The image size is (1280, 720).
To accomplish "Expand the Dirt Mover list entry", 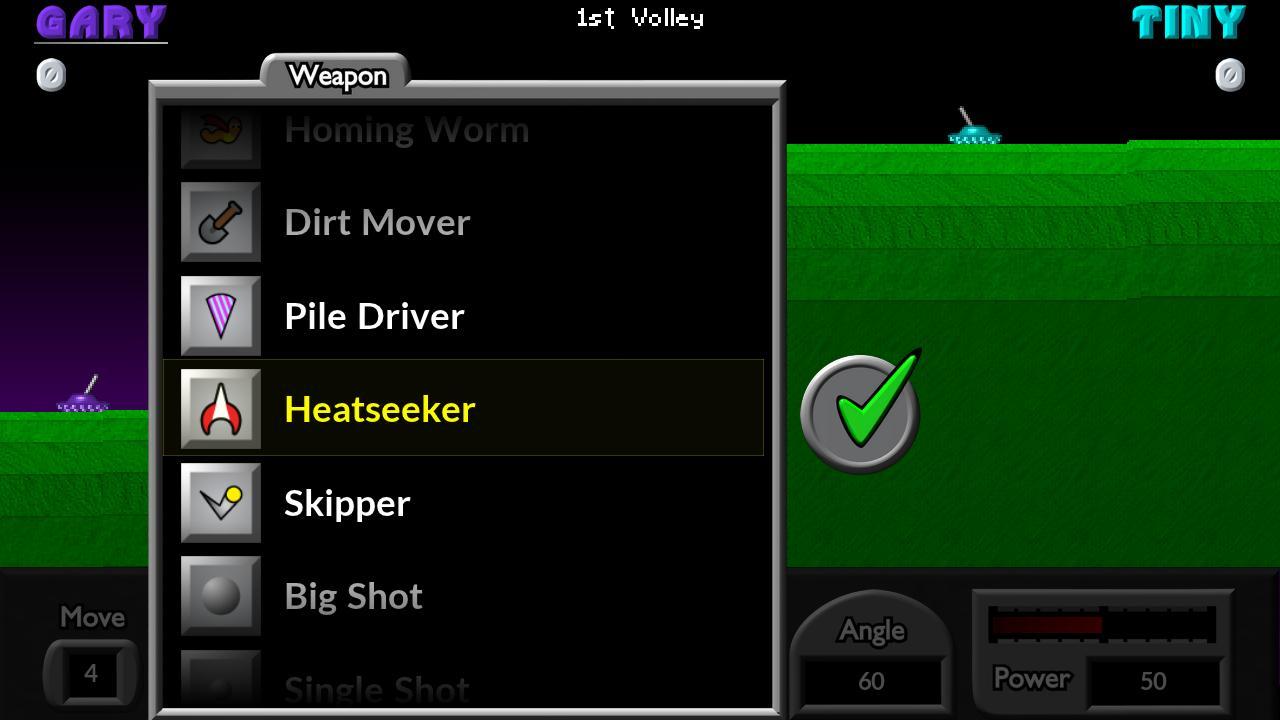I will click(x=377, y=222).
